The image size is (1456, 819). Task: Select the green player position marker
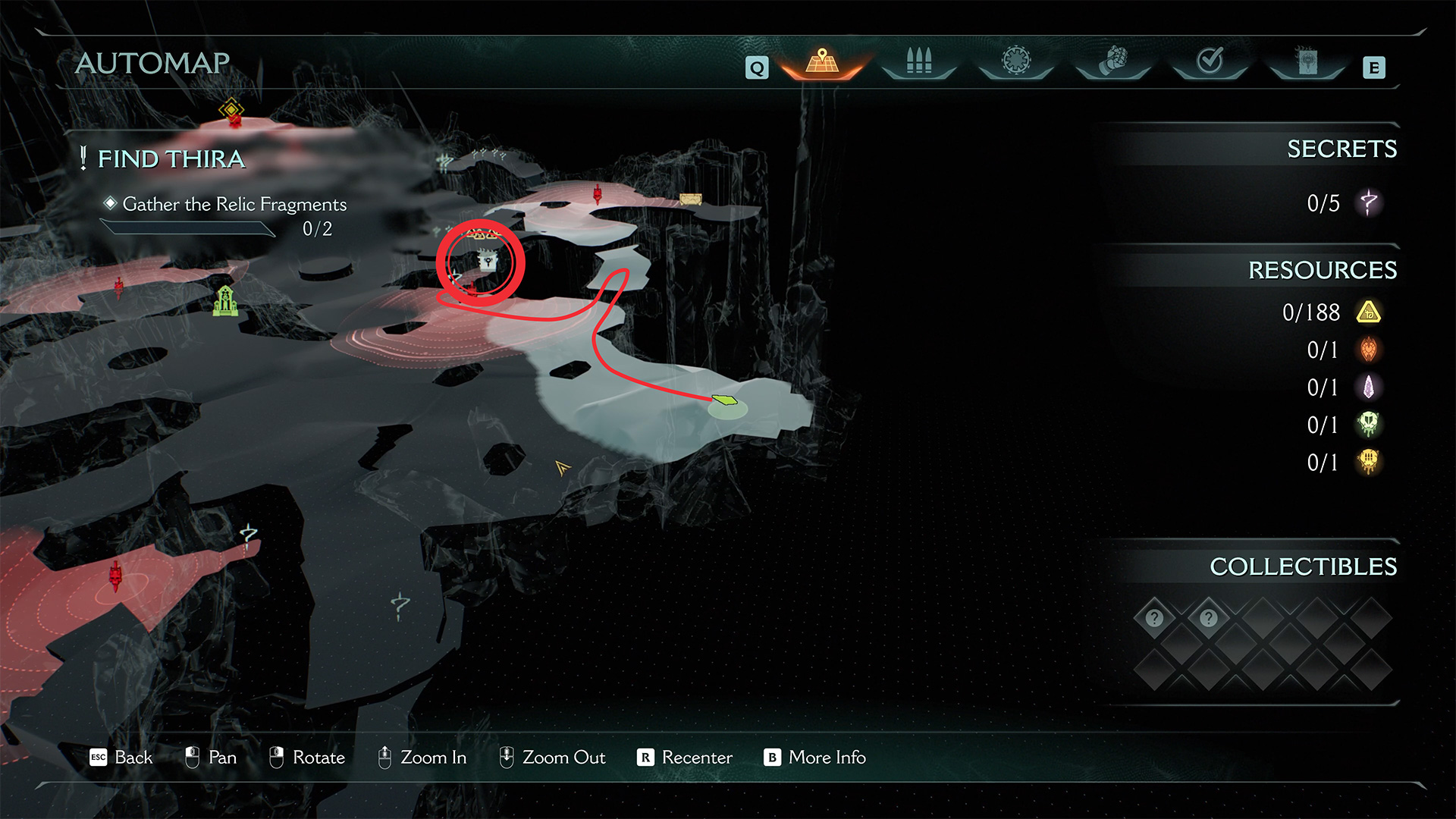click(x=726, y=400)
